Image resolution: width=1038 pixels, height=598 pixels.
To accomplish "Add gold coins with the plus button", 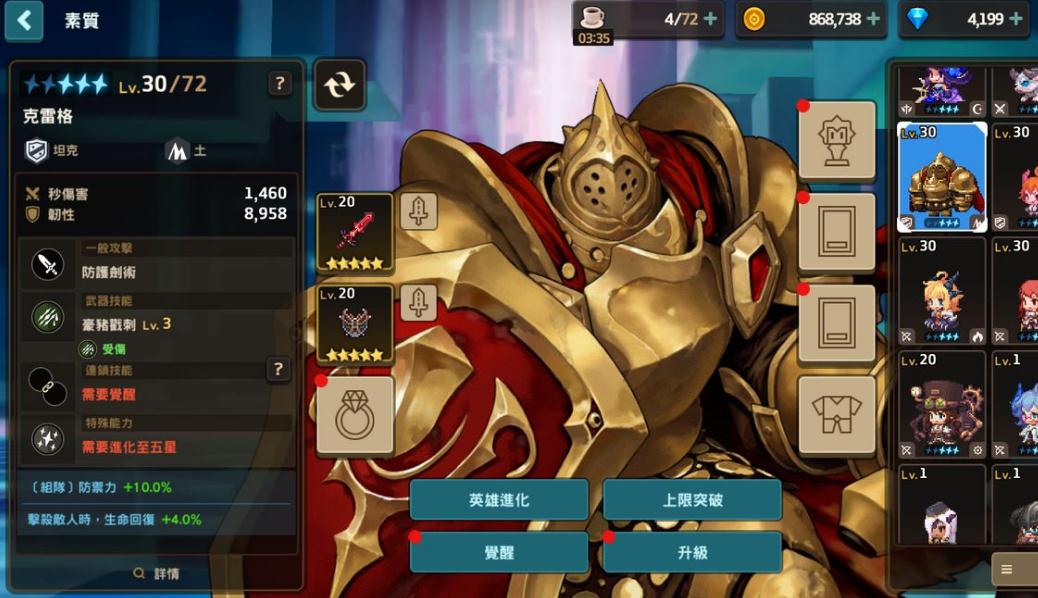I will click(x=873, y=19).
